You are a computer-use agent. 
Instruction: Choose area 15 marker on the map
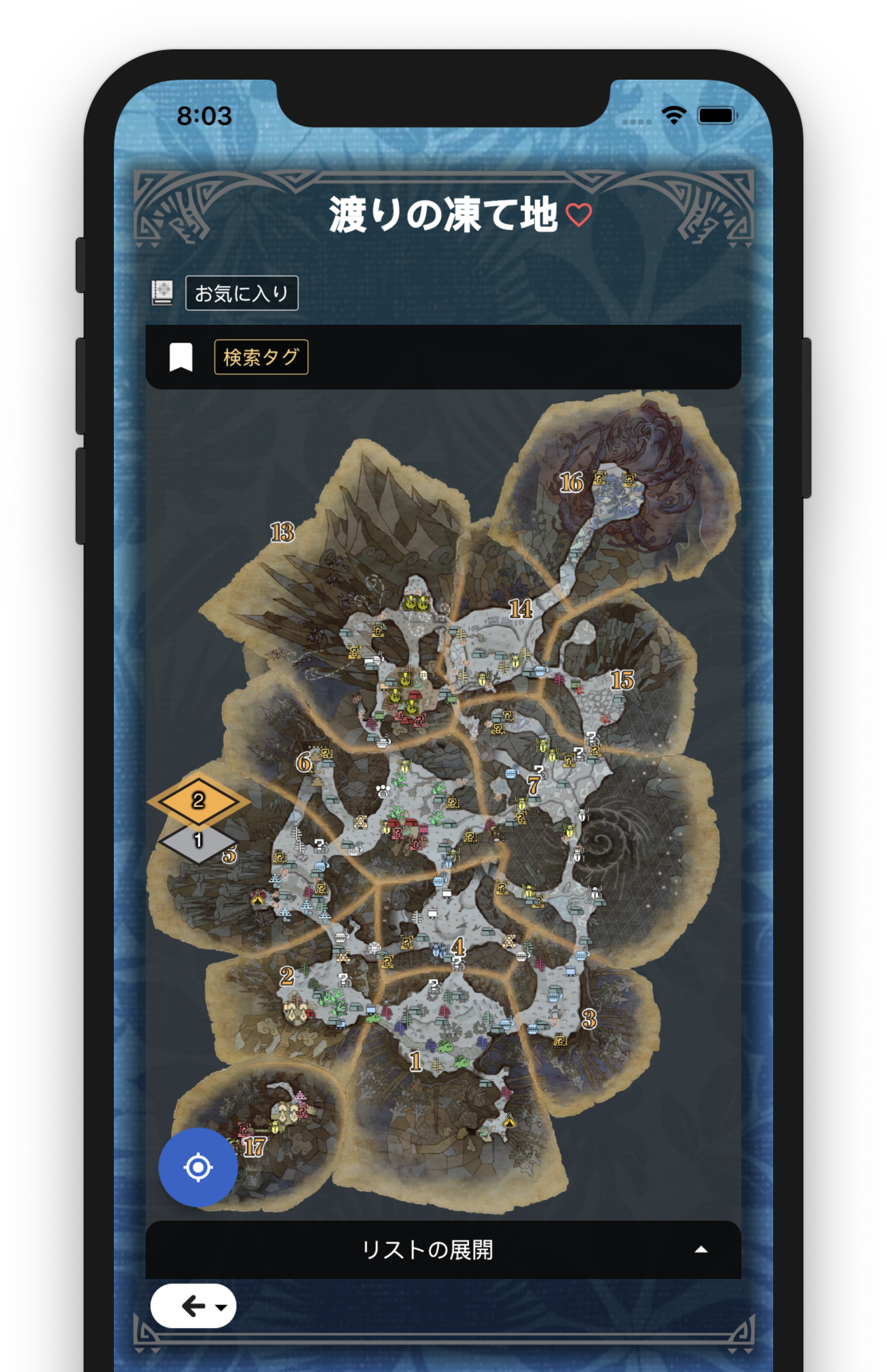pyautogui.click(x=622, y=679)
